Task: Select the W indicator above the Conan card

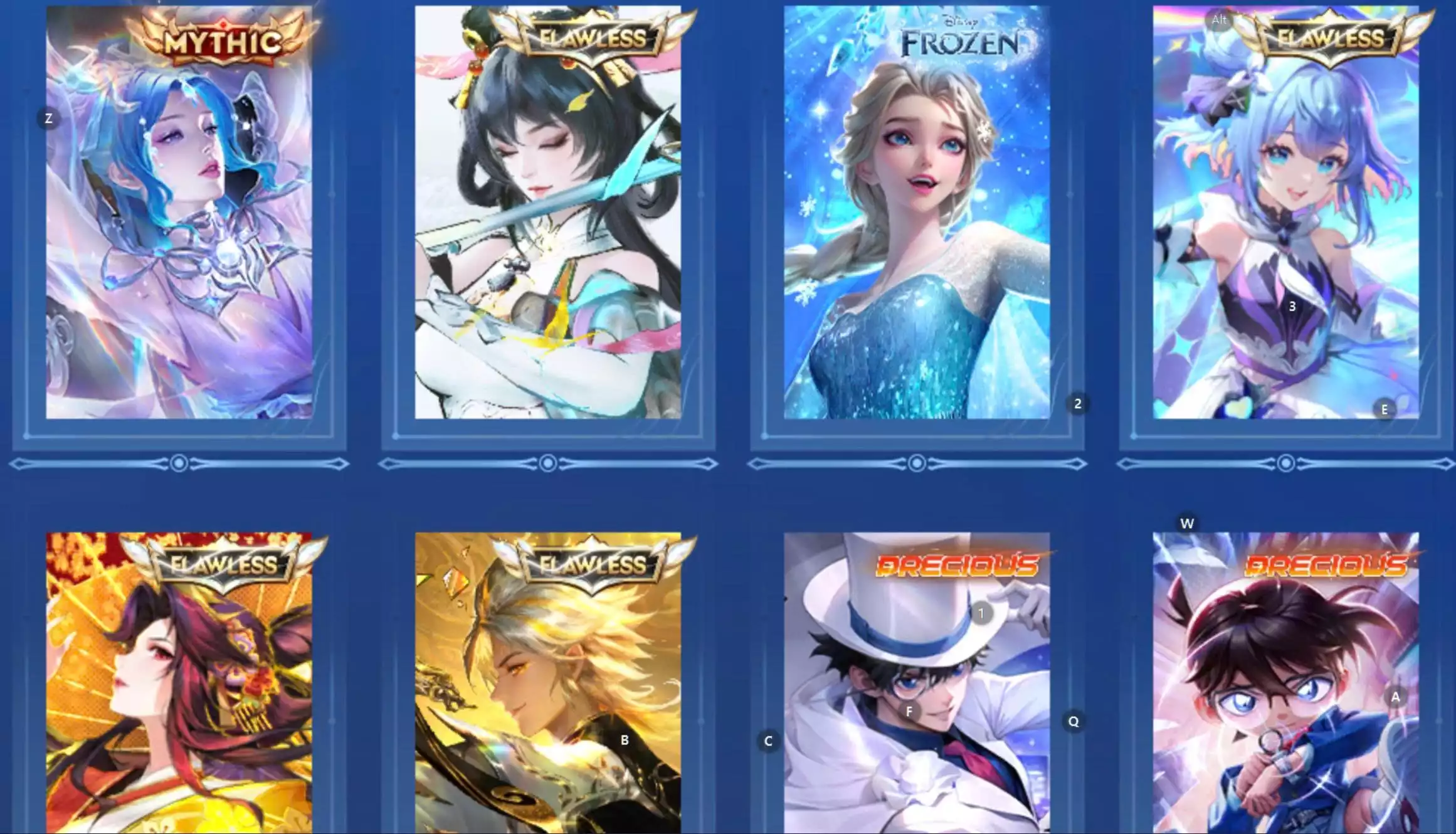Action: pos(1186,522)
